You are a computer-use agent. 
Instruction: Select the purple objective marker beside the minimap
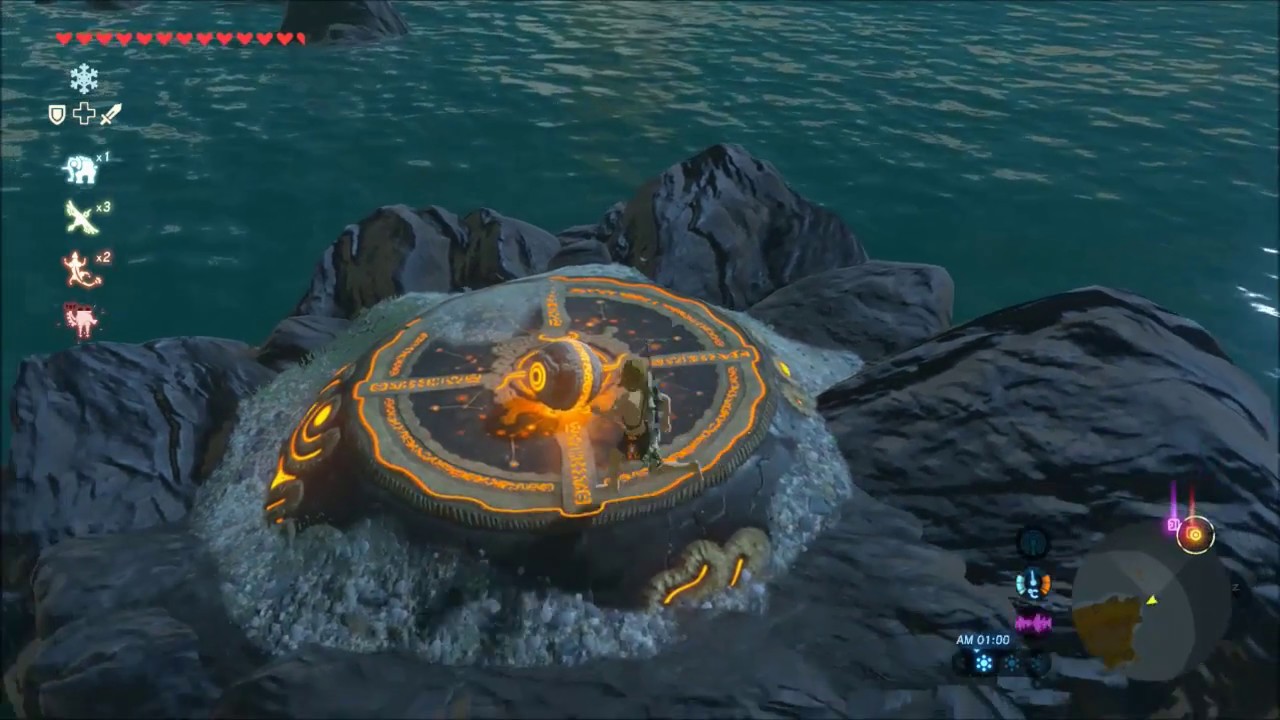[x=1171, y=524]
